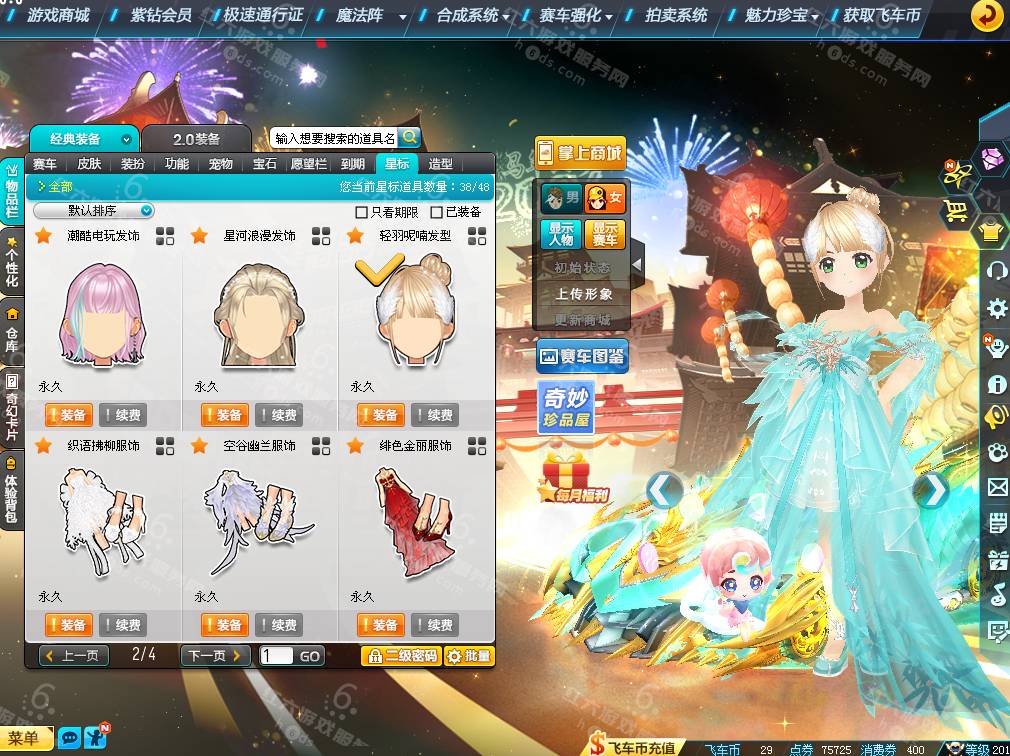Open the 二级密码 lock button

tap(400, 656)
